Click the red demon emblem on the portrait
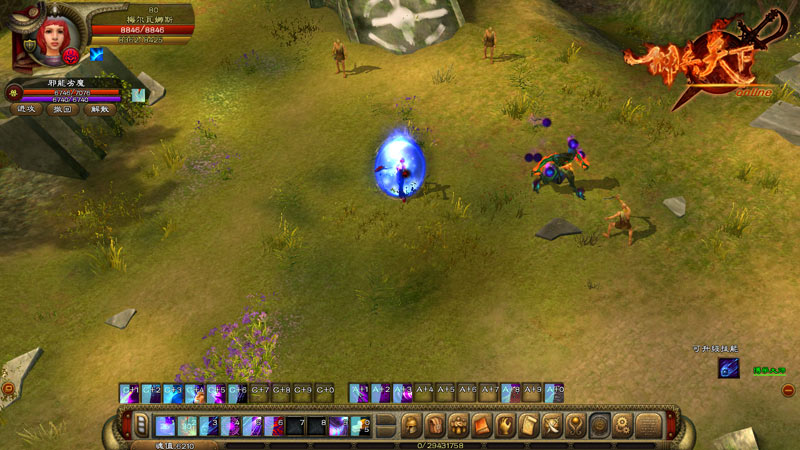Screen dimensions: 800x450 click(x=72, y=56)
